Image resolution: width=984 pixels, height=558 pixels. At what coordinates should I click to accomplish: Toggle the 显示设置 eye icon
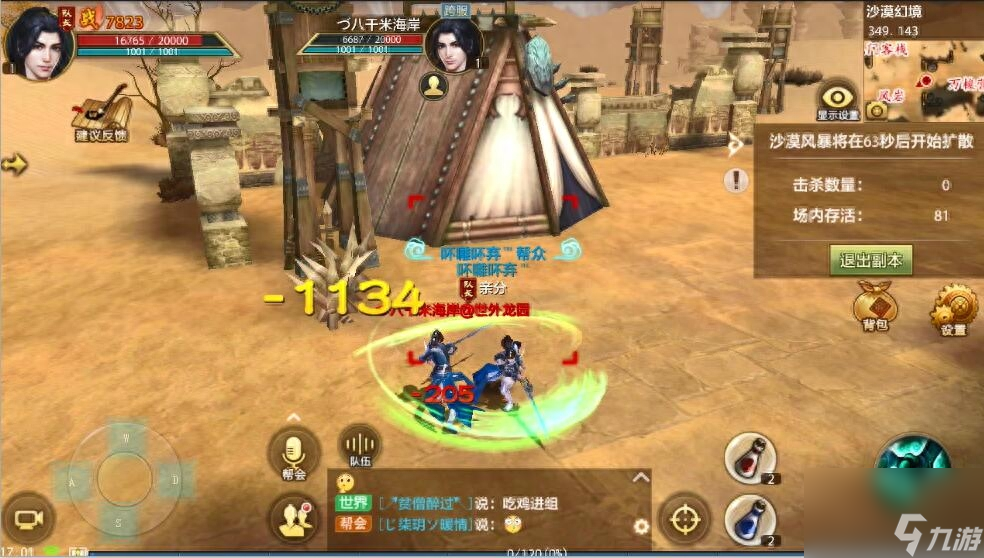tap(838, 97)
